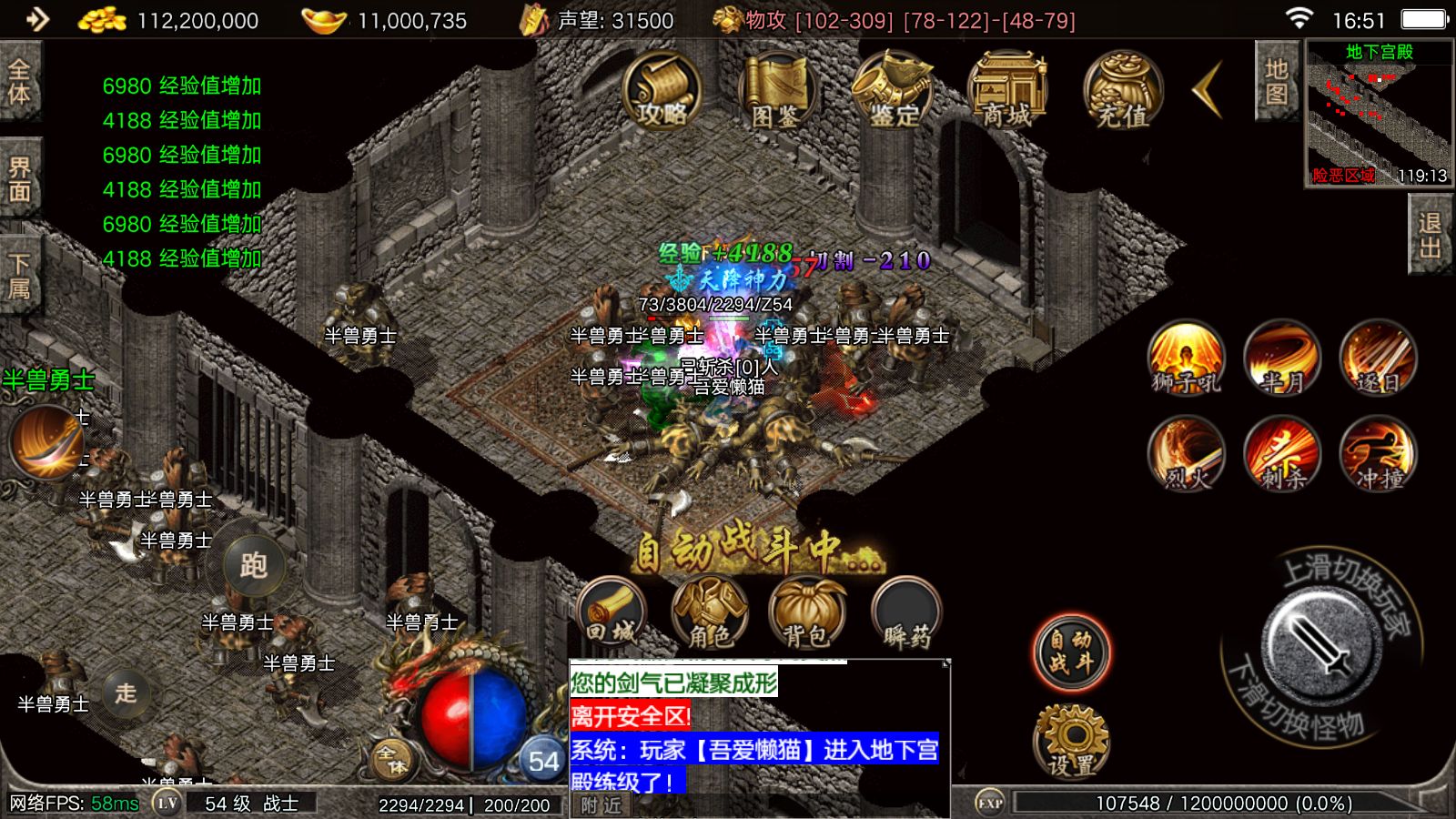
Task: Toggle 自动战斗 auto battle
Action: pos(1071,652)
